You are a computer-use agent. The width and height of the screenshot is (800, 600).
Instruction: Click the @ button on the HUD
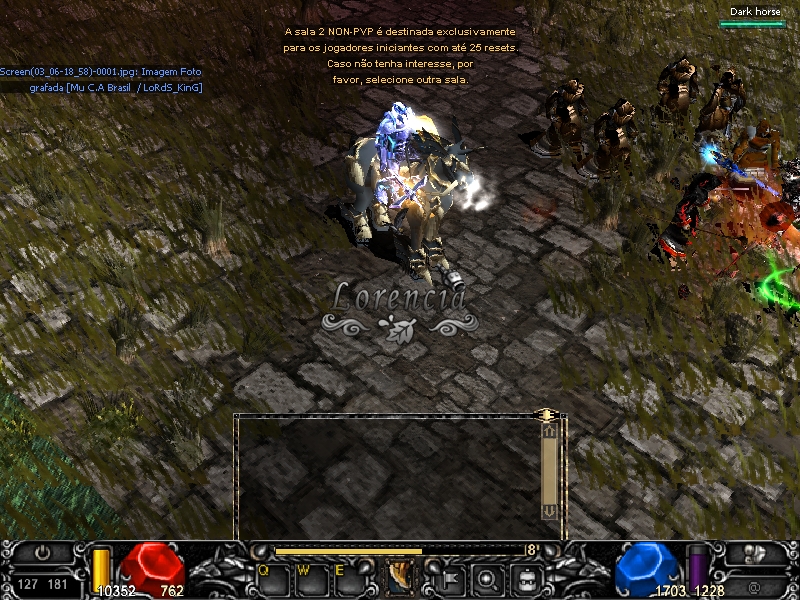coord(754,585)
